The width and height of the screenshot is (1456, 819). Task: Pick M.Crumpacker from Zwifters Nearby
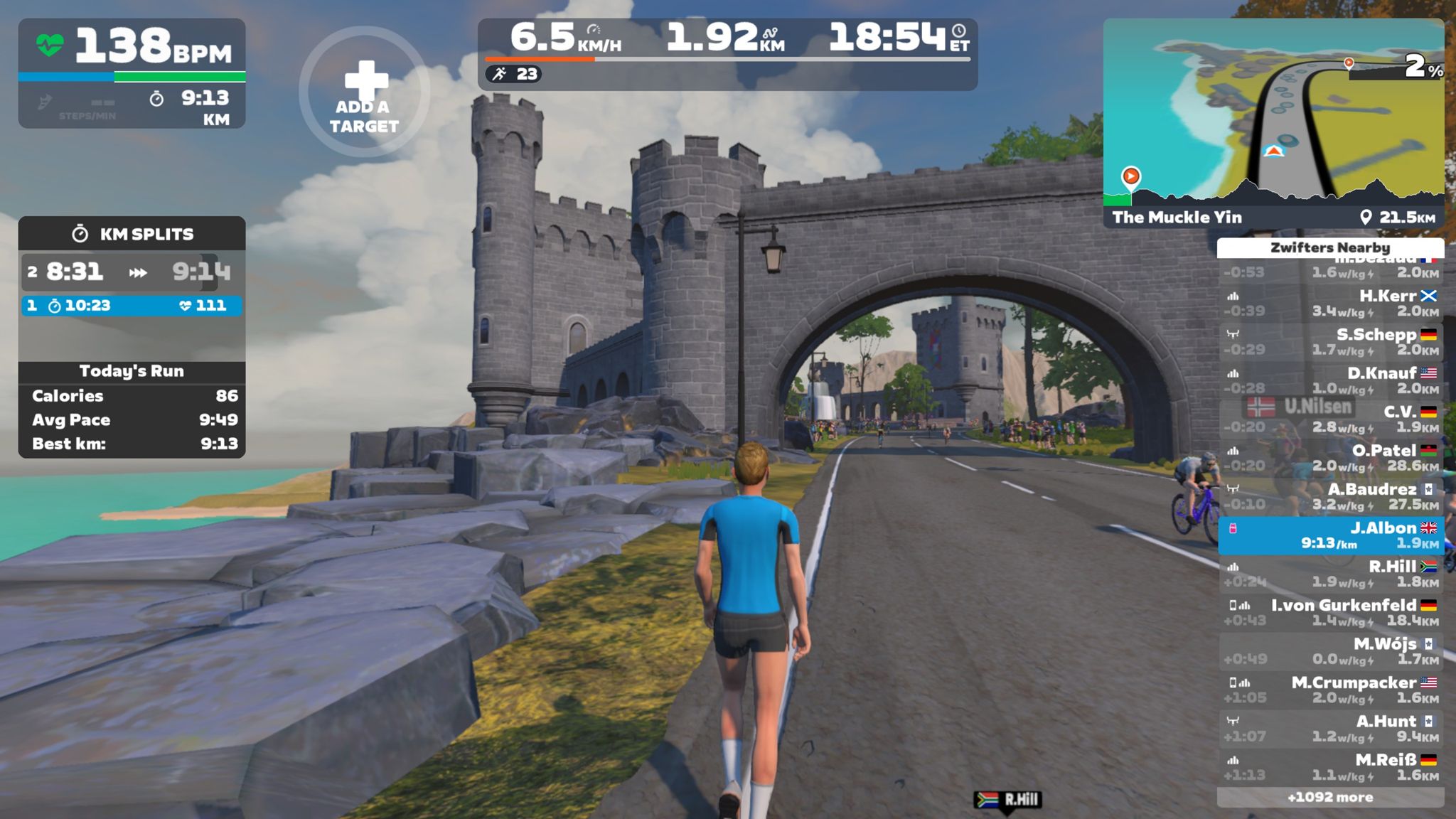click(x=1330, y=690)
